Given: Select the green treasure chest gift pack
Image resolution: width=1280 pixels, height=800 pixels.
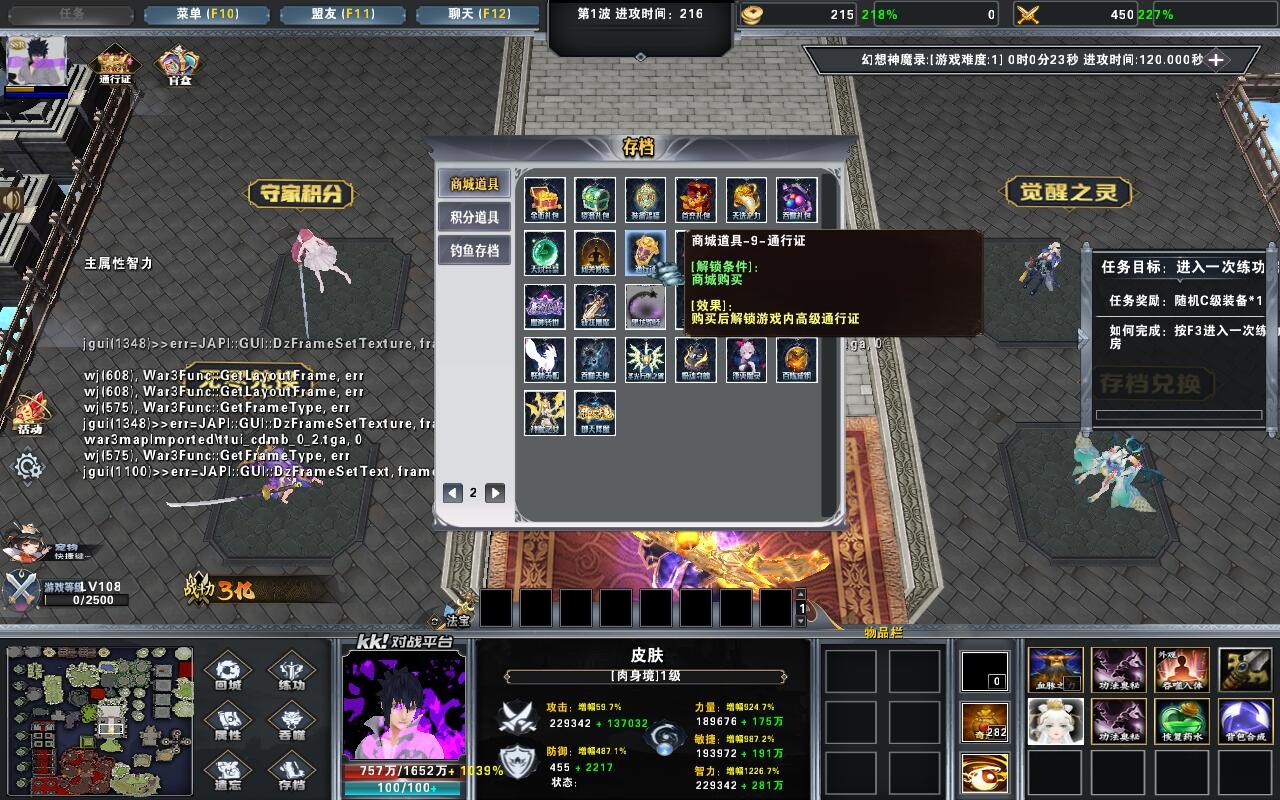Looking at the screenshot, I should pos(595,200).
